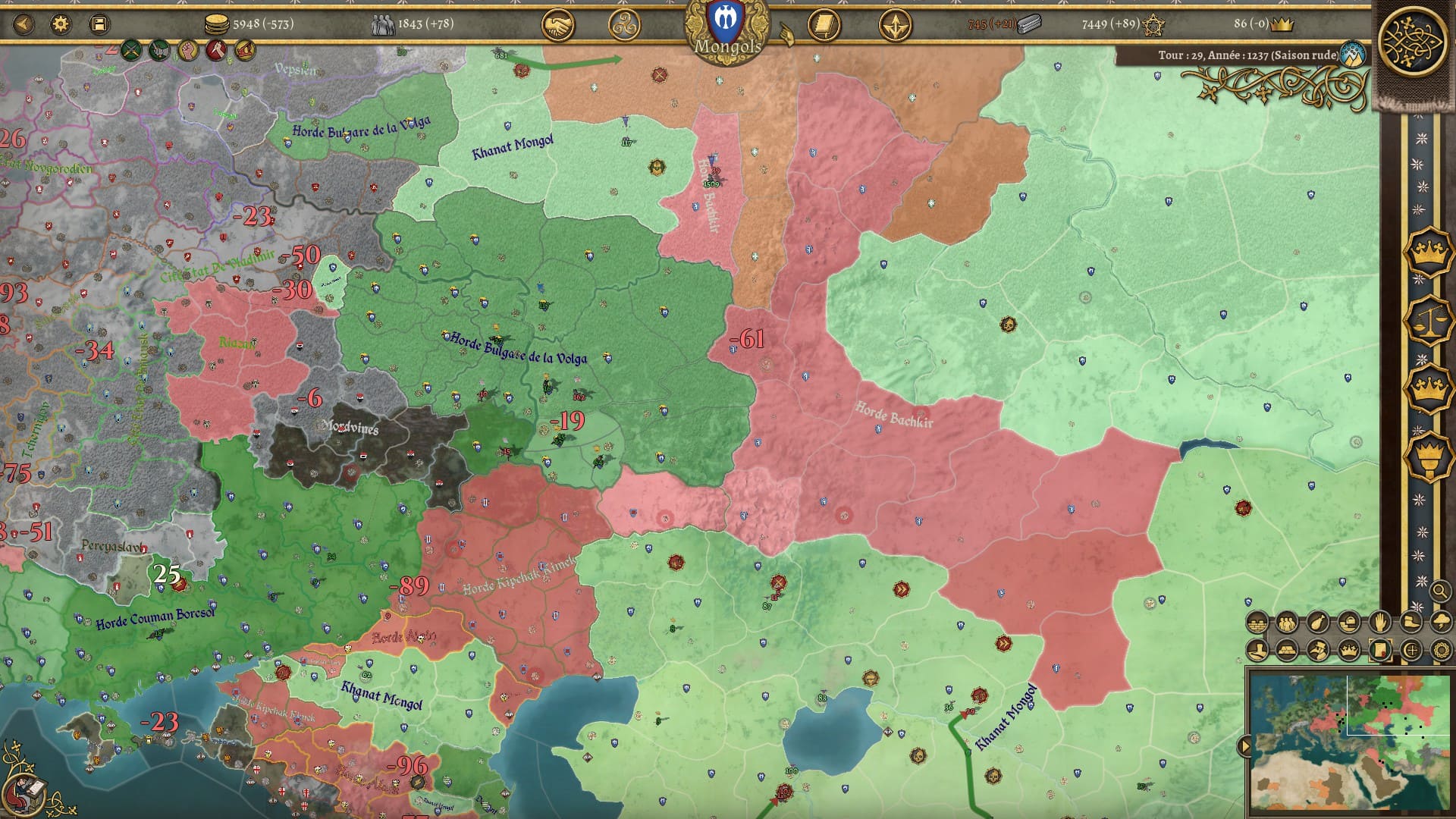Open settings with the gear icon

(61, 24)
